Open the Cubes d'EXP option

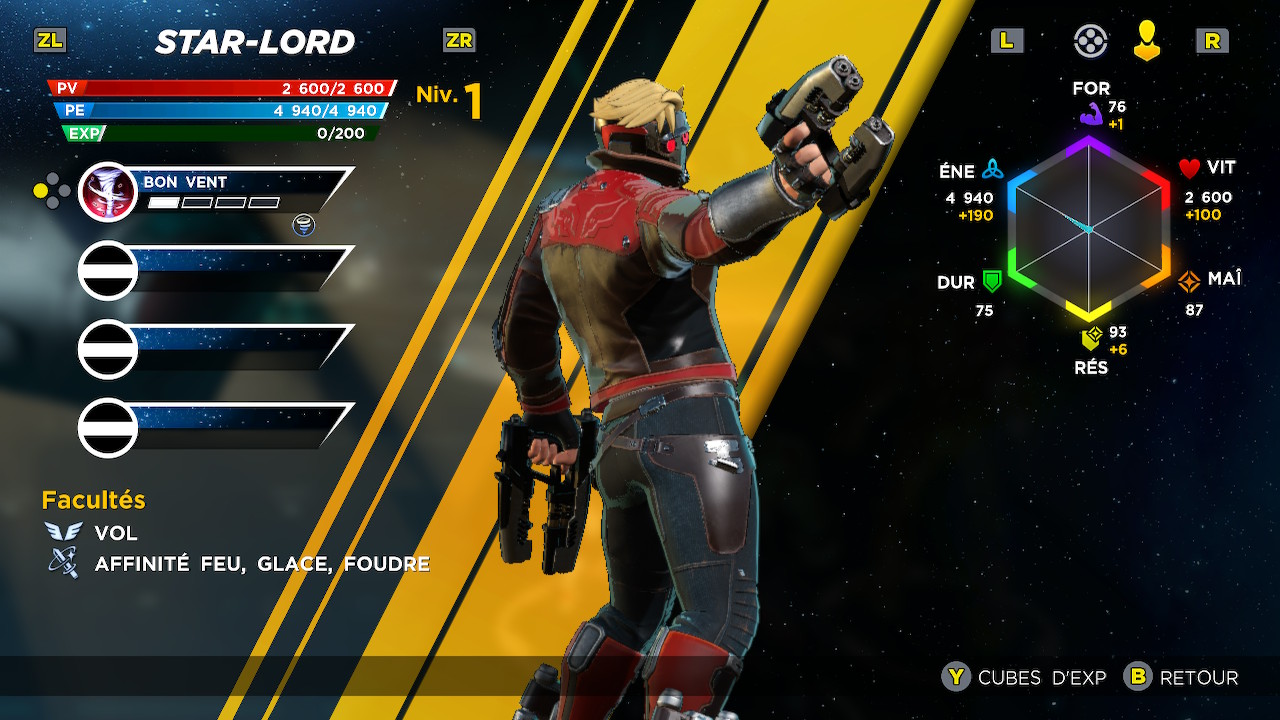tap(1025, 677)
